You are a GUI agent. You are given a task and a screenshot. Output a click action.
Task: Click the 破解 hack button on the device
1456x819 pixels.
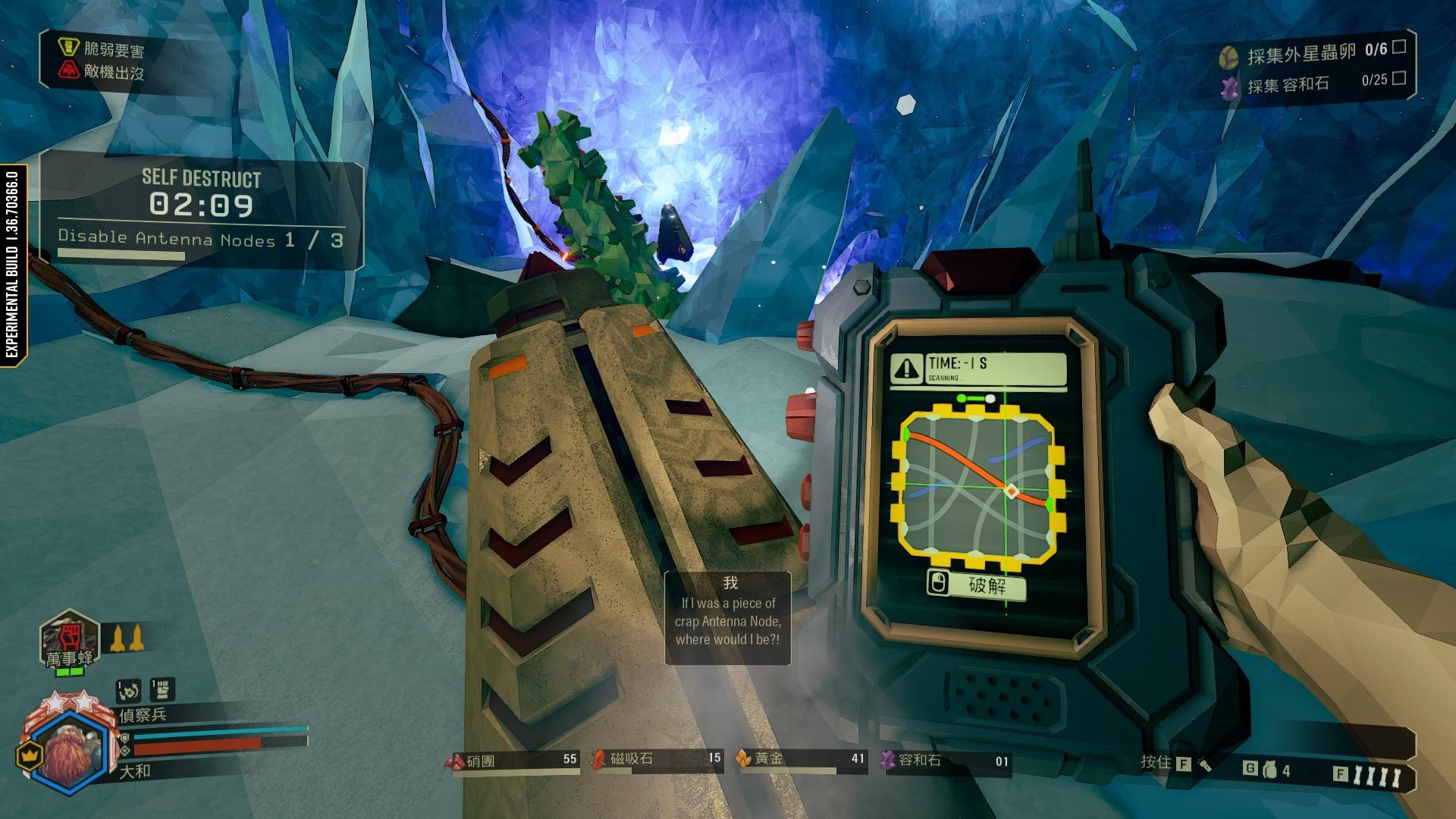[977, 585]
